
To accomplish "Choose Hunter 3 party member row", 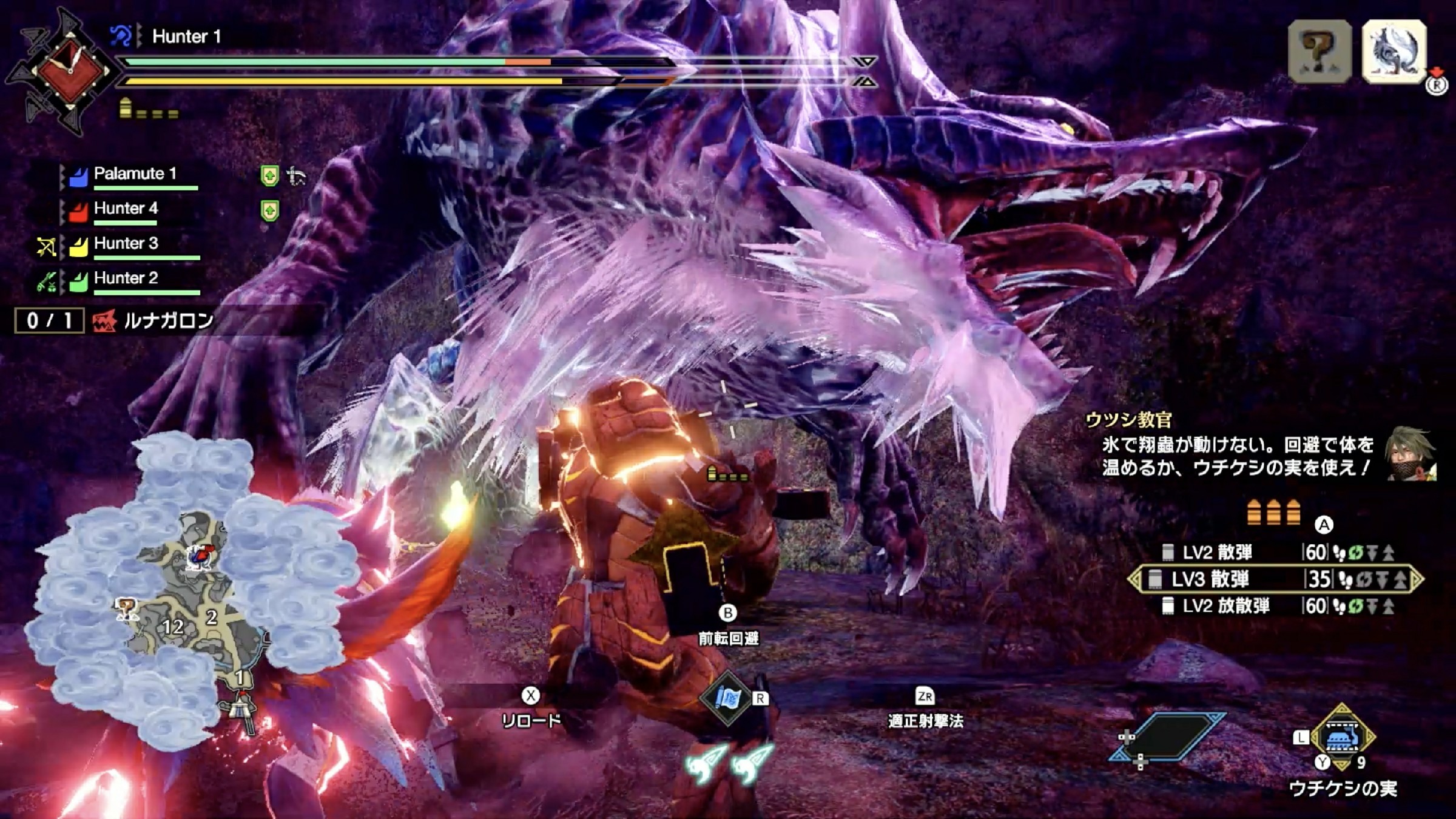I will pyautogui.click(x=126, y=244).
